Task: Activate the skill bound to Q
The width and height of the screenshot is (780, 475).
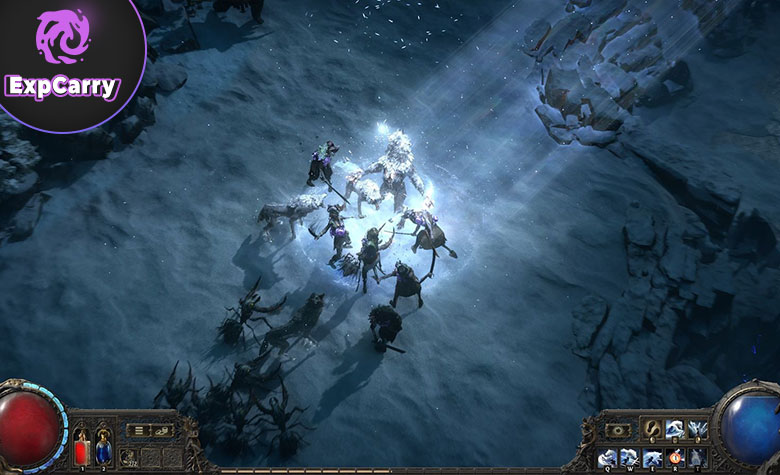Action: [x=607, y=458]
